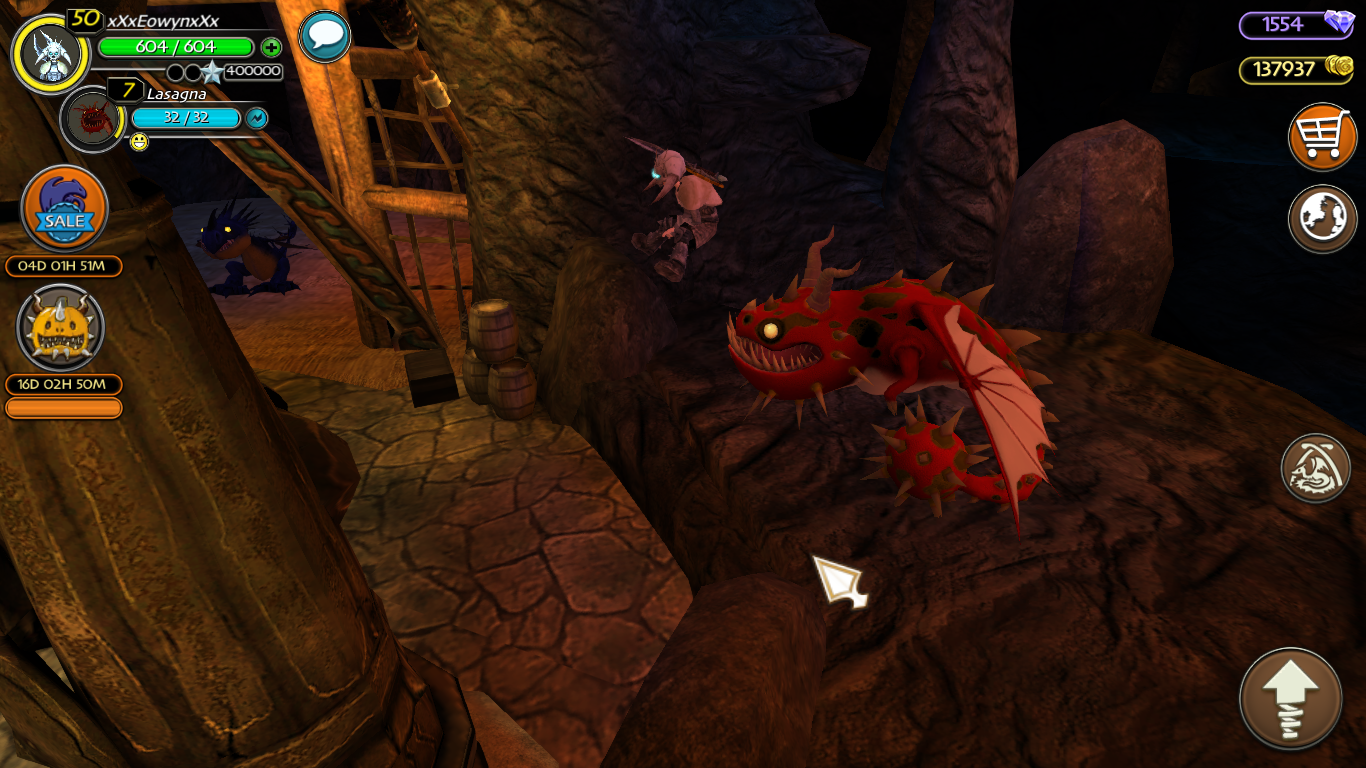
Task: Click the purple gems counter
Action: coord(1296,25)
